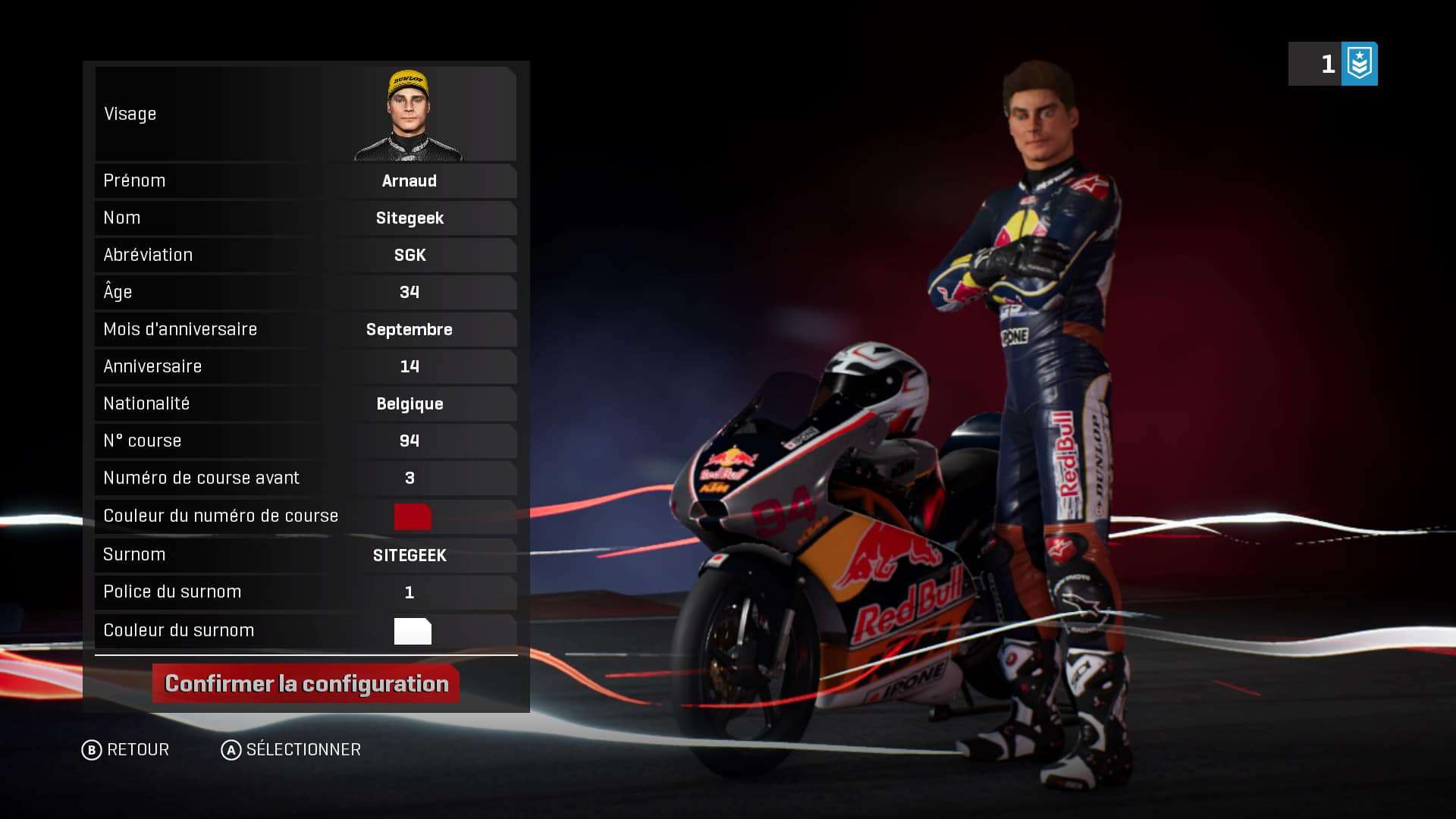Open the blue rank badge icon

[x=1359, y=64]
